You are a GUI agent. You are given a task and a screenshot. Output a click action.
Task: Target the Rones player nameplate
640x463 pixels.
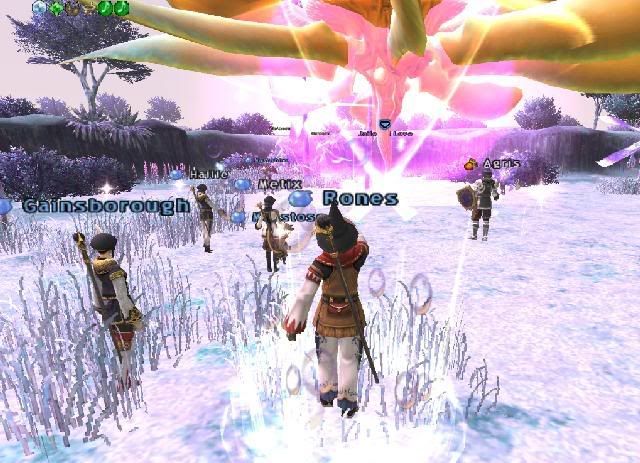tap(360, 198)
